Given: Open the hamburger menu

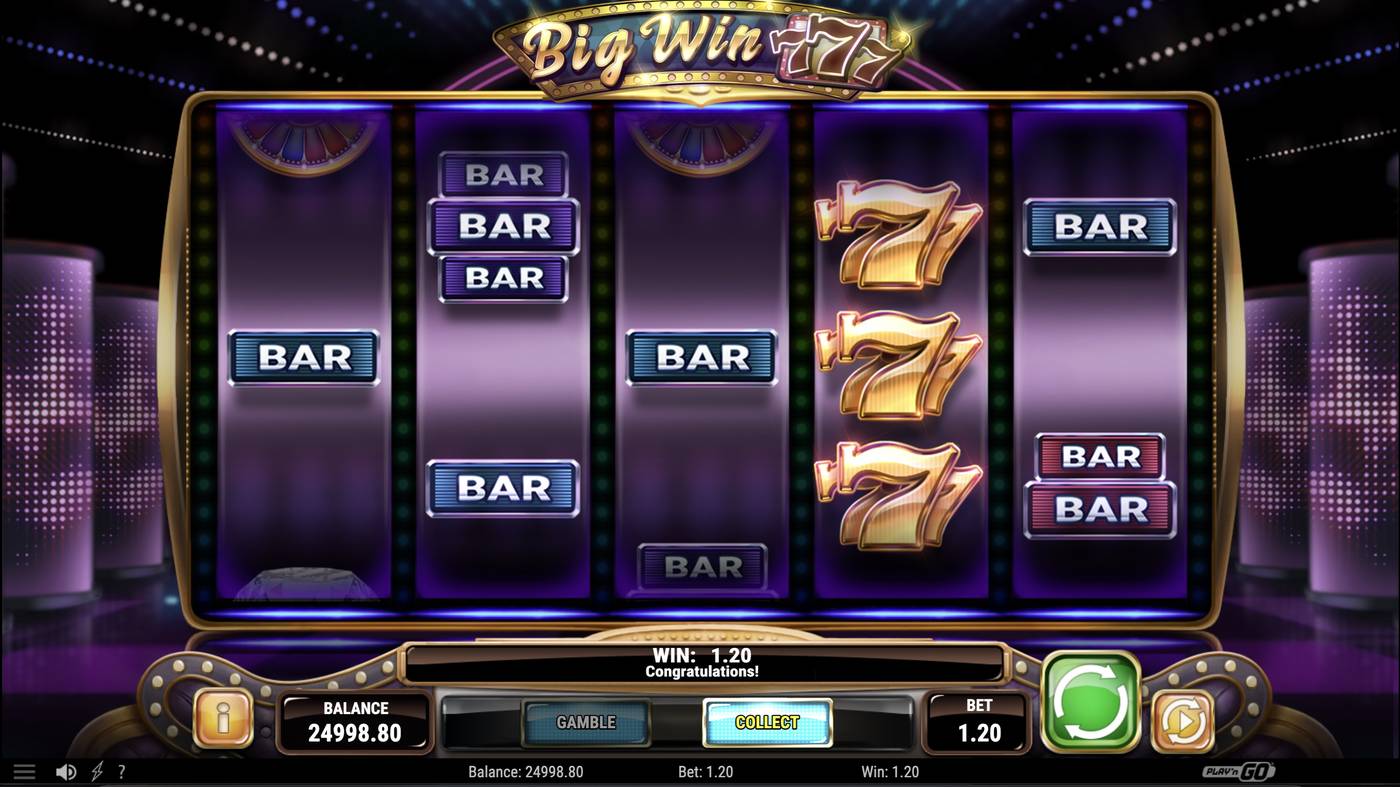Looking at the screenshot, I should (x=24, y=771).
